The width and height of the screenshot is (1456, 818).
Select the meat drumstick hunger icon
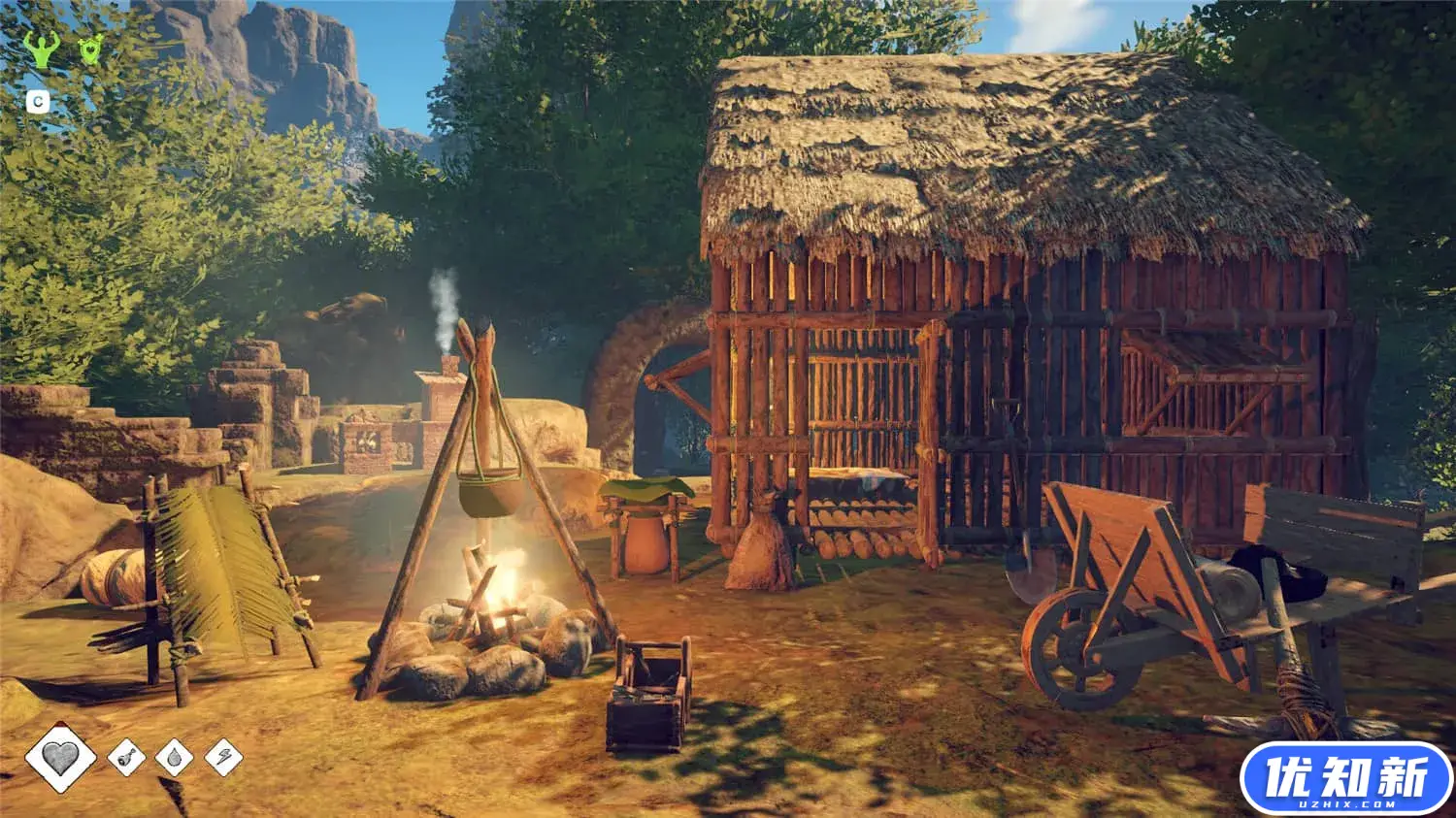click(x=126, y=757)
